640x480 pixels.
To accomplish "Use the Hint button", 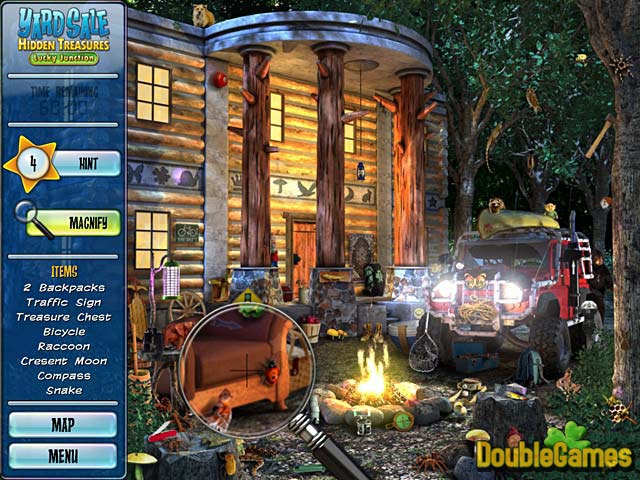I will tap(87, 163).
